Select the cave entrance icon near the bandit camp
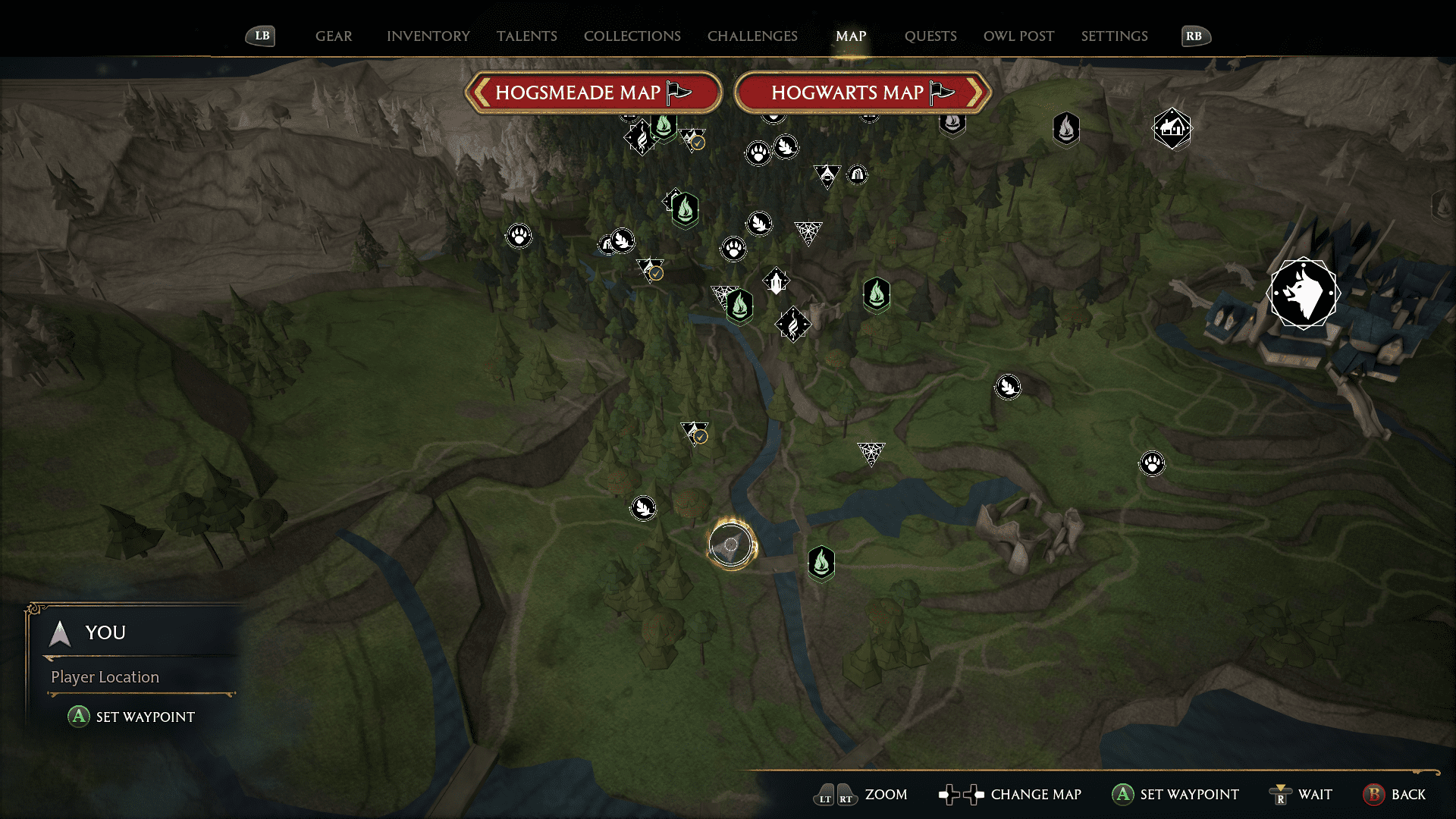Screen dimensions: 1456x819 [856, 174]
